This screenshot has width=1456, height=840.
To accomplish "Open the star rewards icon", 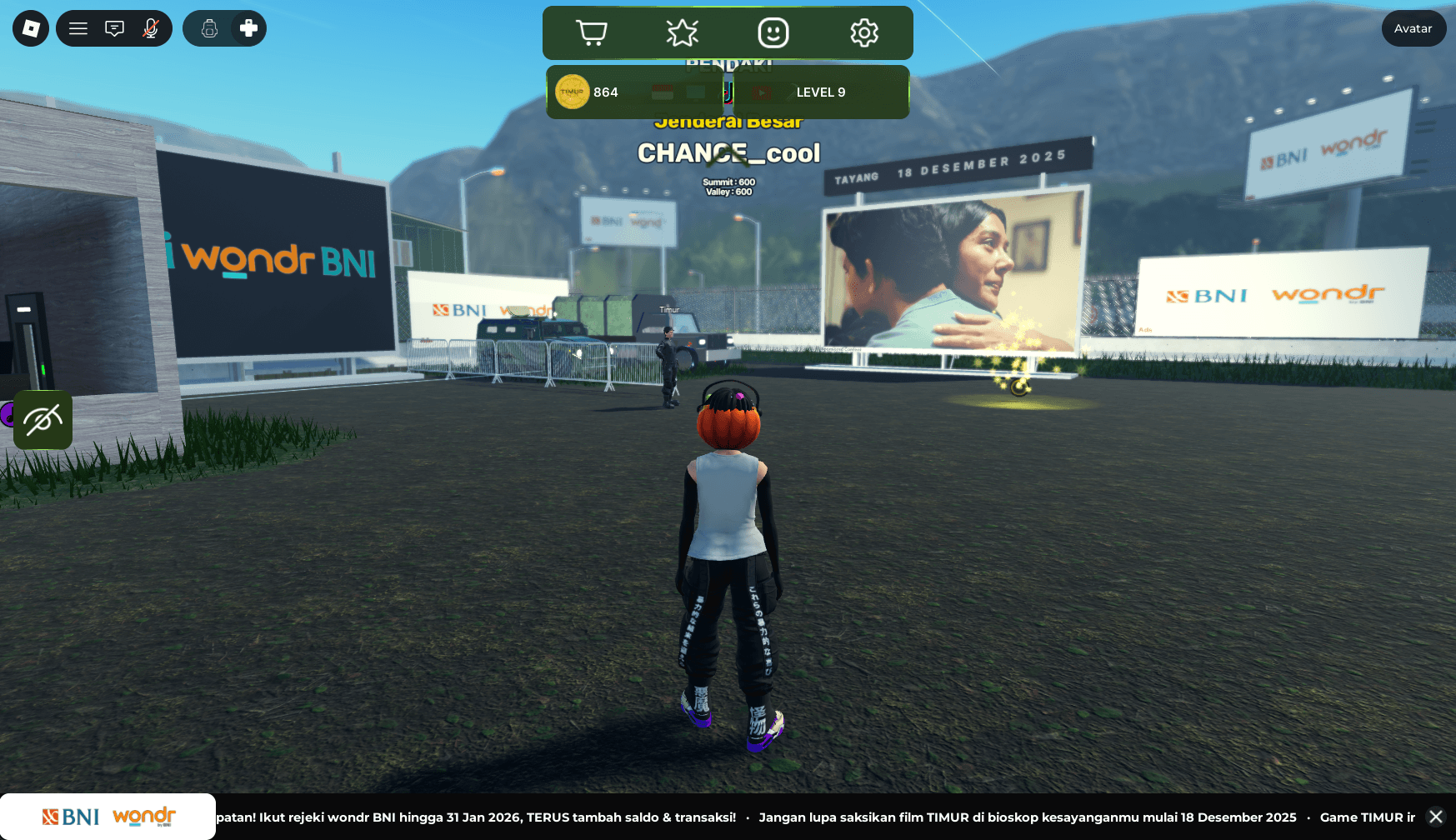I will tap(683, 32).
